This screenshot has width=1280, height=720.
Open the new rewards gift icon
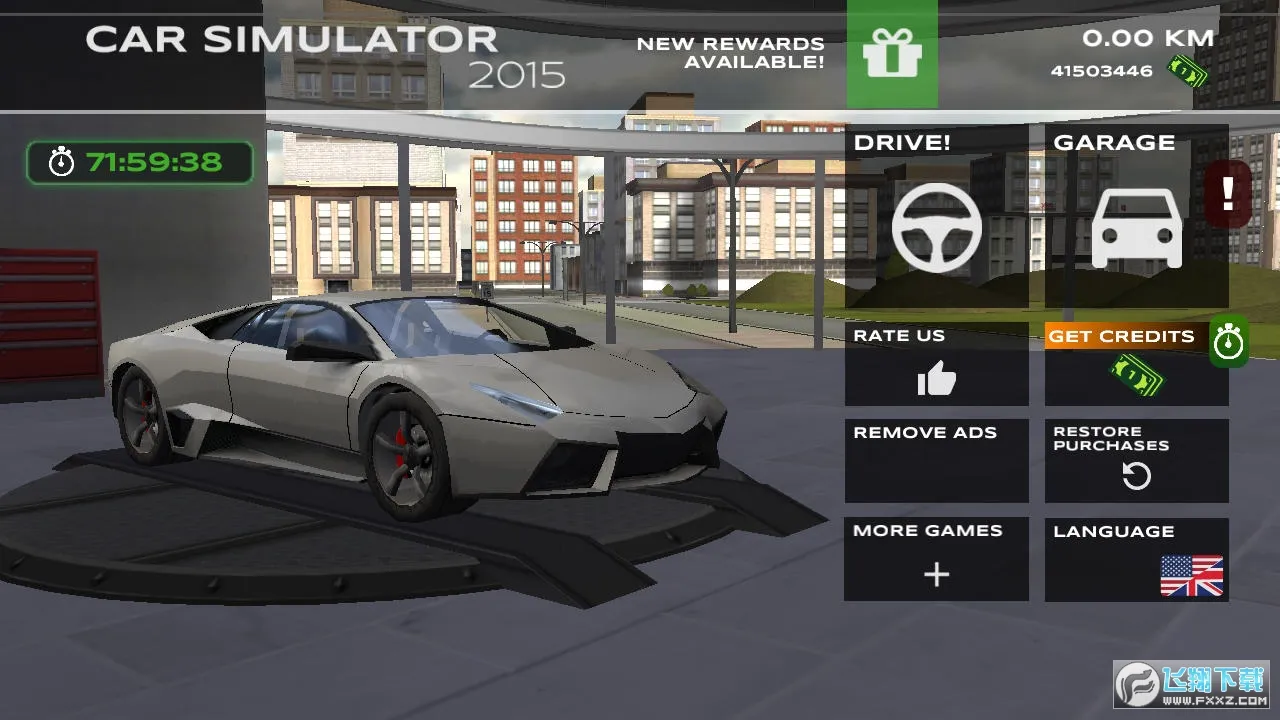[892, 55]
